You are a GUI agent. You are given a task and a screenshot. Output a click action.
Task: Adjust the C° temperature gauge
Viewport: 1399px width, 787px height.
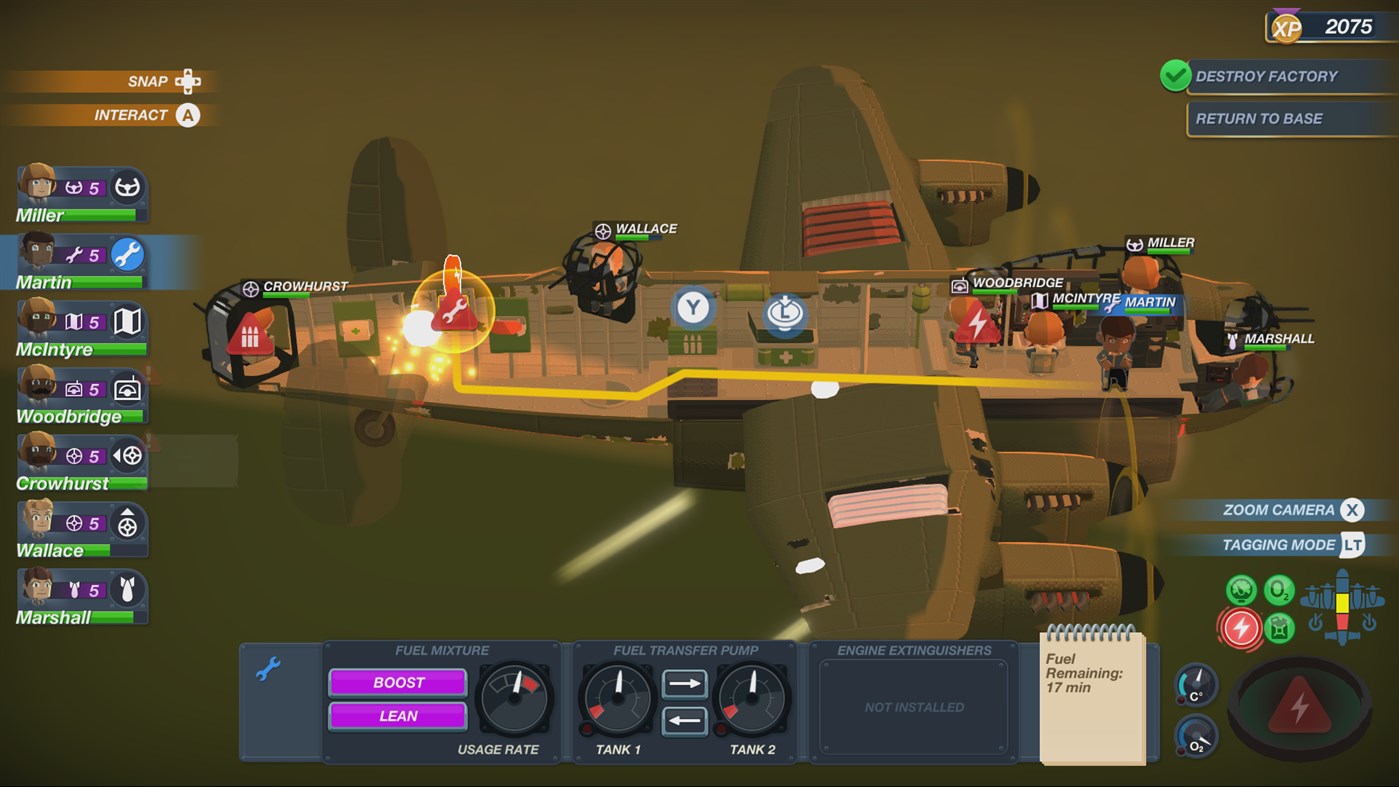point(1194,686)
